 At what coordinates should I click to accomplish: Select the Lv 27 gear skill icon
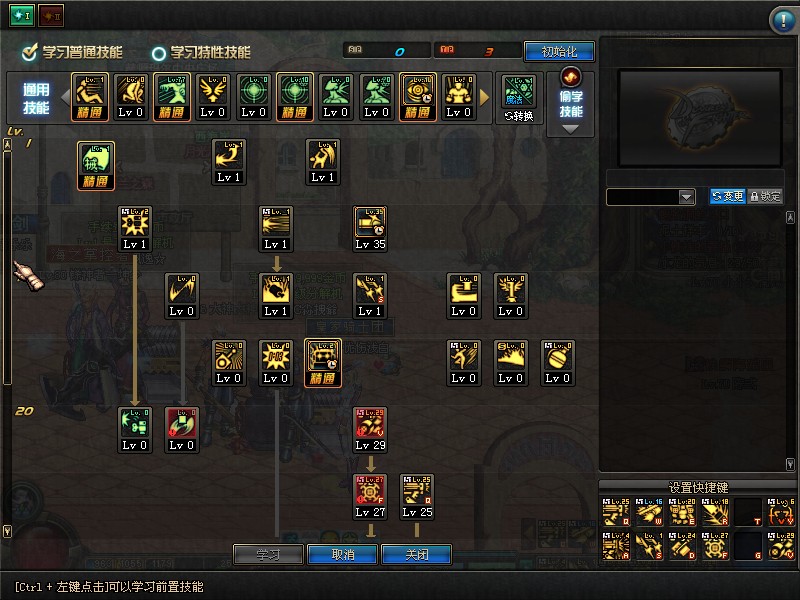click(x=370, y=496)
